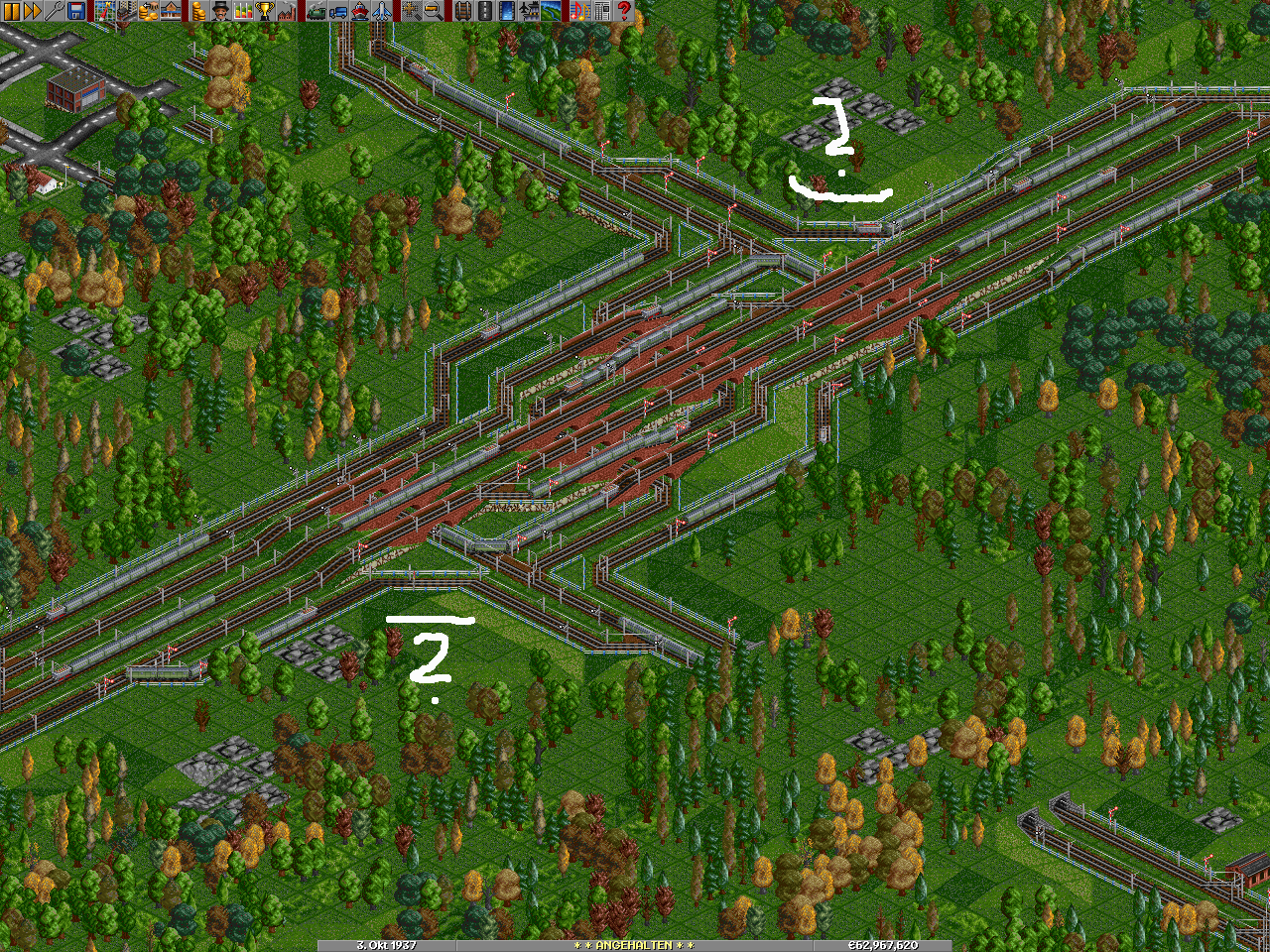The image size is (1270, 952).
Task: Open the subsidies list
Action: 148,11
